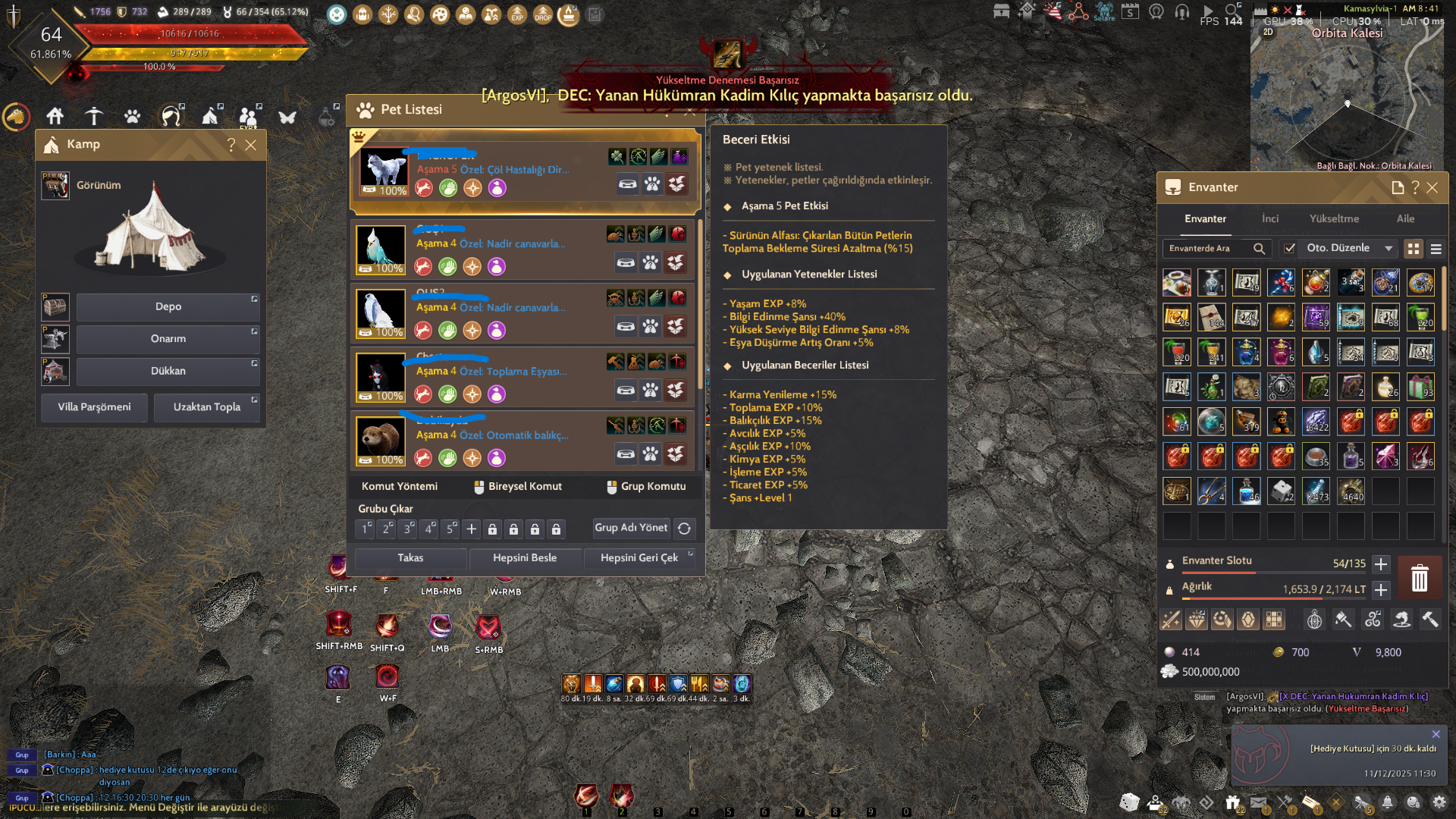Click the Envanterde Ara search field
1456x819 pixels.
(1210, 249)
